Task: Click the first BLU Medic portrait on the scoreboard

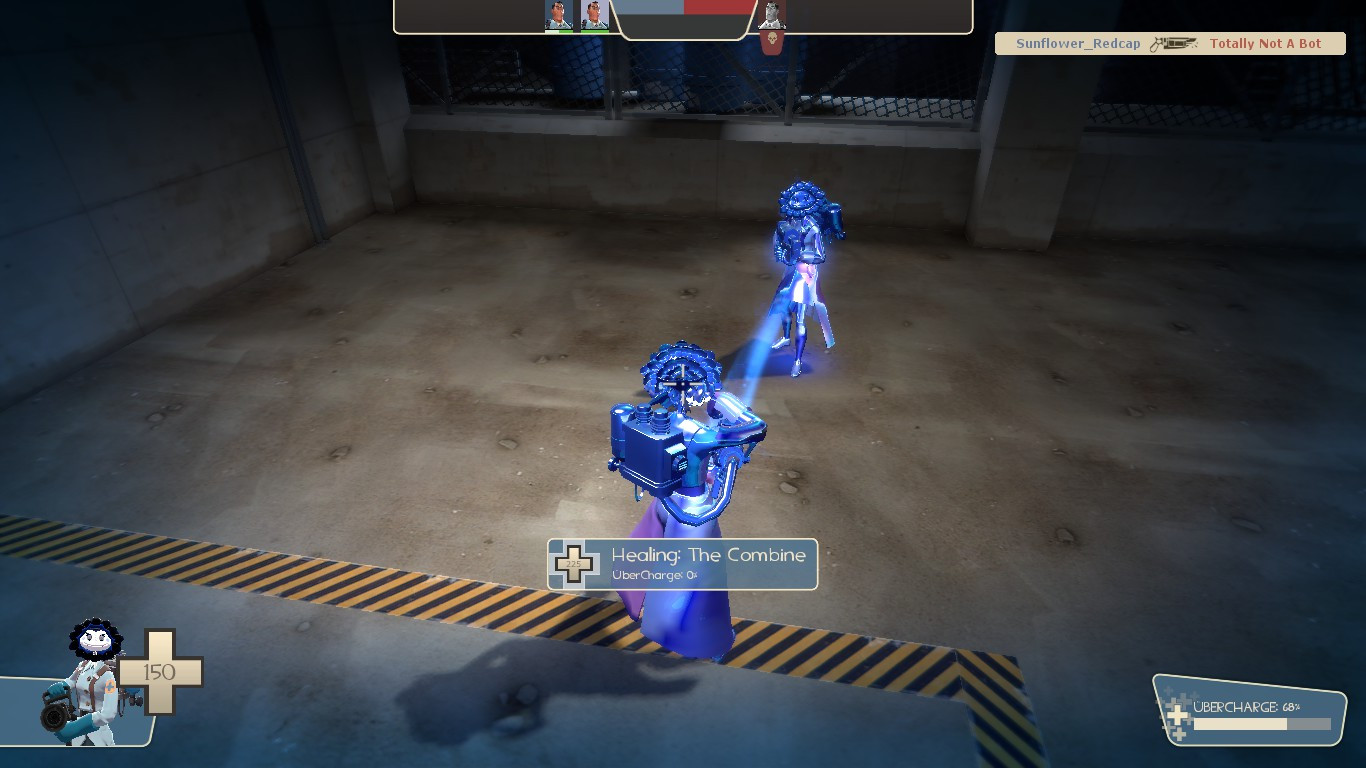Action: (558, 16)
